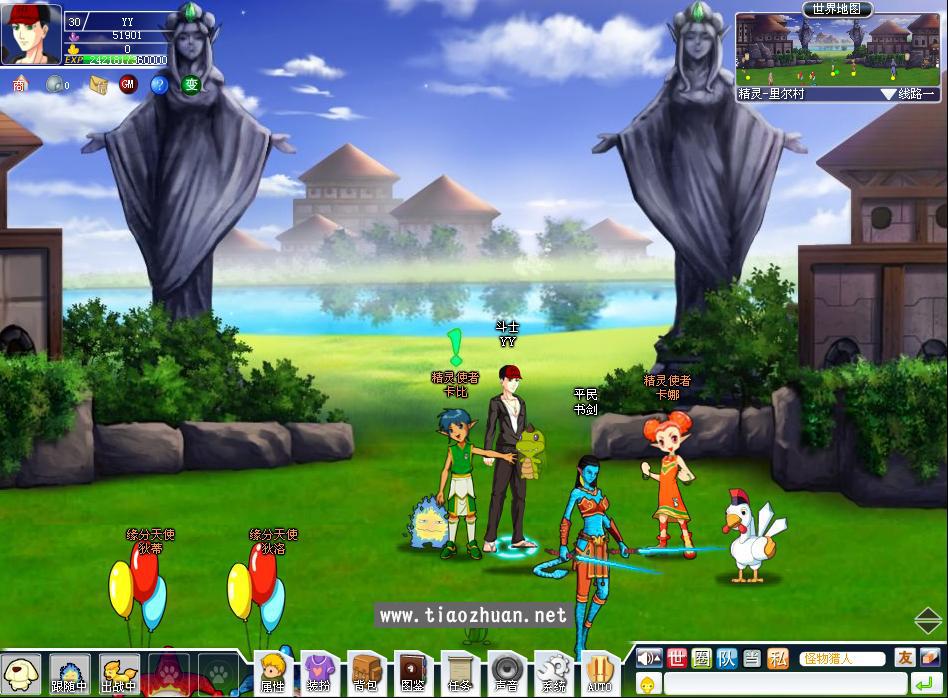
Task: Activate the green 变 transform icon
Action: point(190,85)
